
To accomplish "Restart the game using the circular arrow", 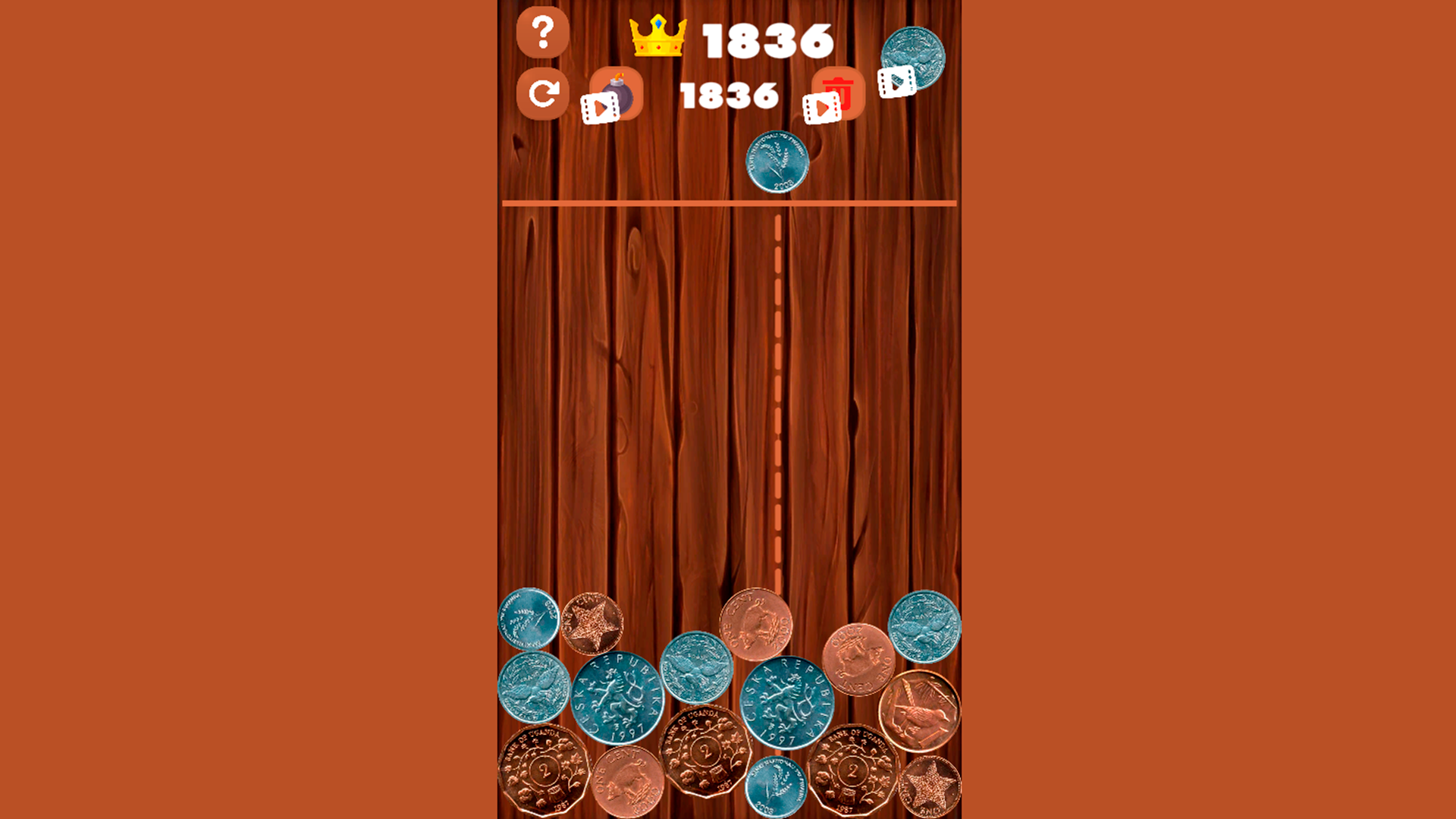I will [543, 93].
